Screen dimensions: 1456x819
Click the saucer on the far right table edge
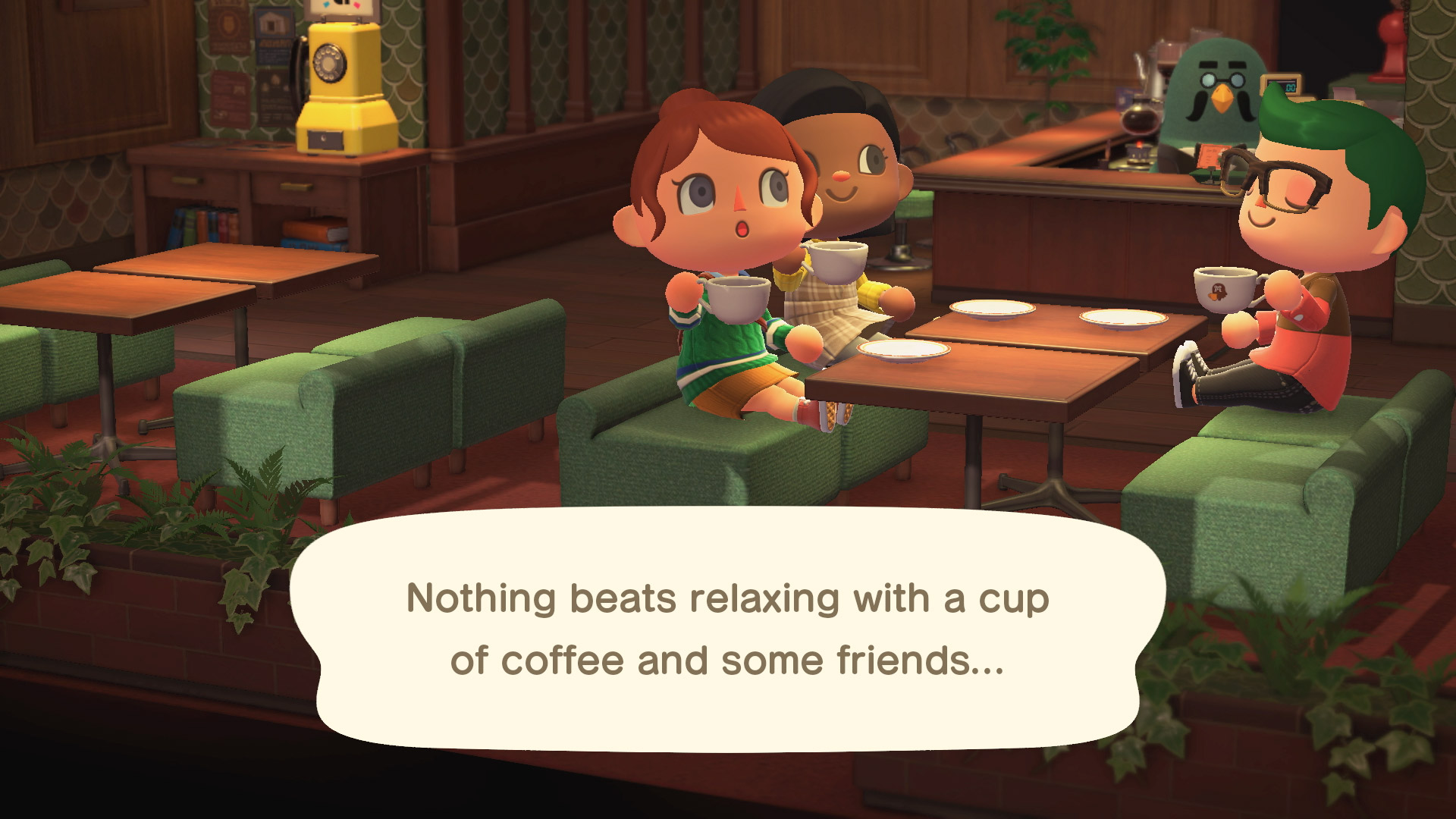(1122, 318)
